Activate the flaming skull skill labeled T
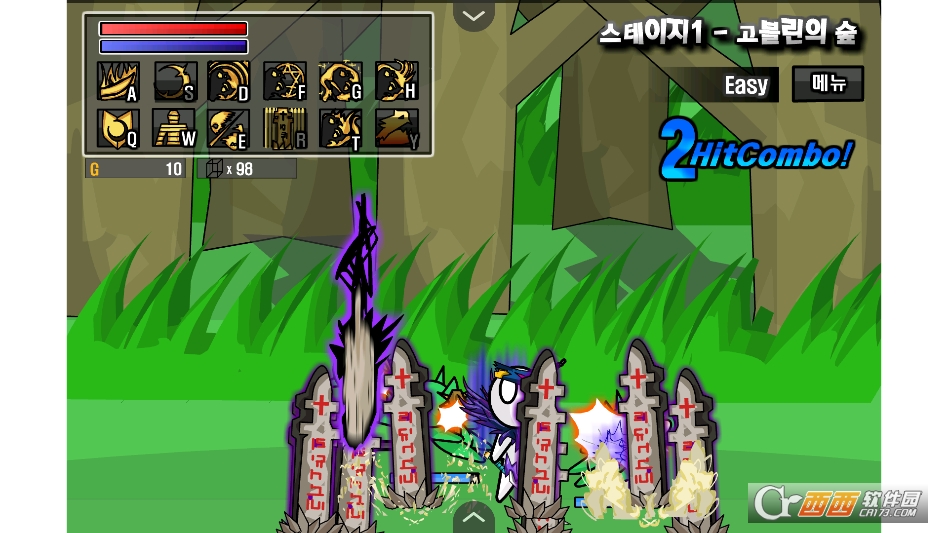This screenshot has height=533, width=948. [x=340, y=128]
